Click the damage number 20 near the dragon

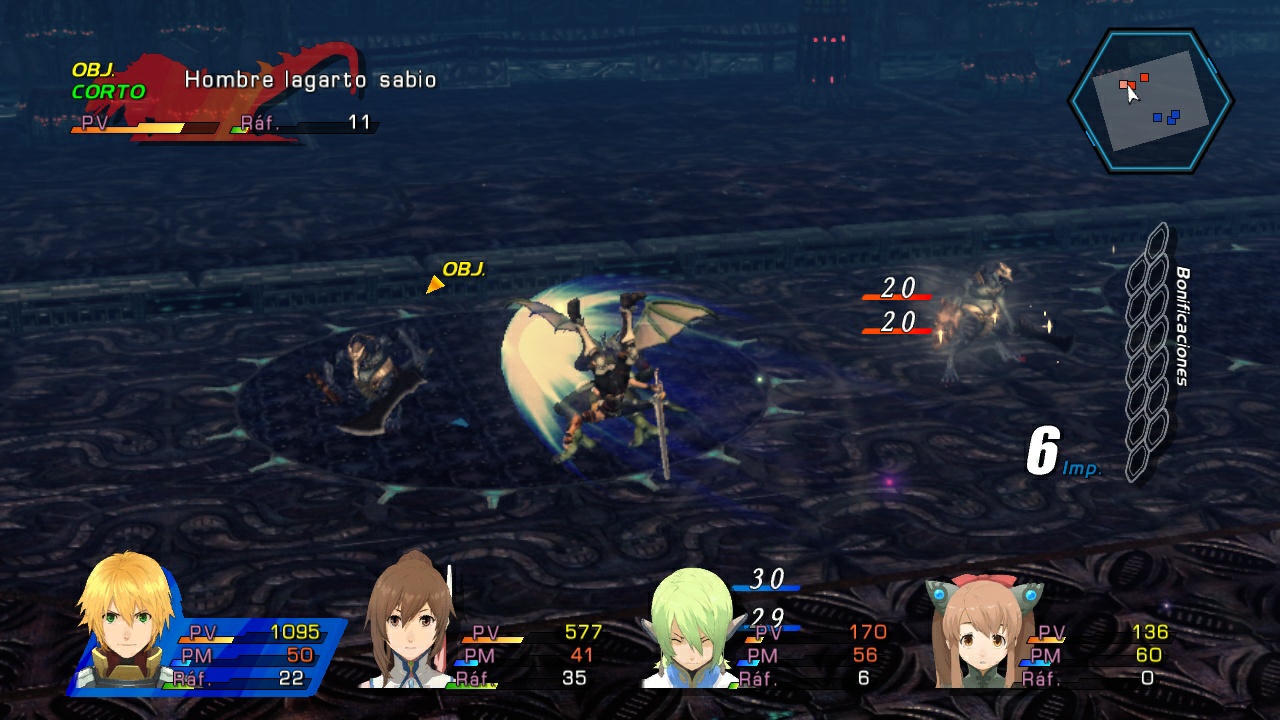pos(898,289)
